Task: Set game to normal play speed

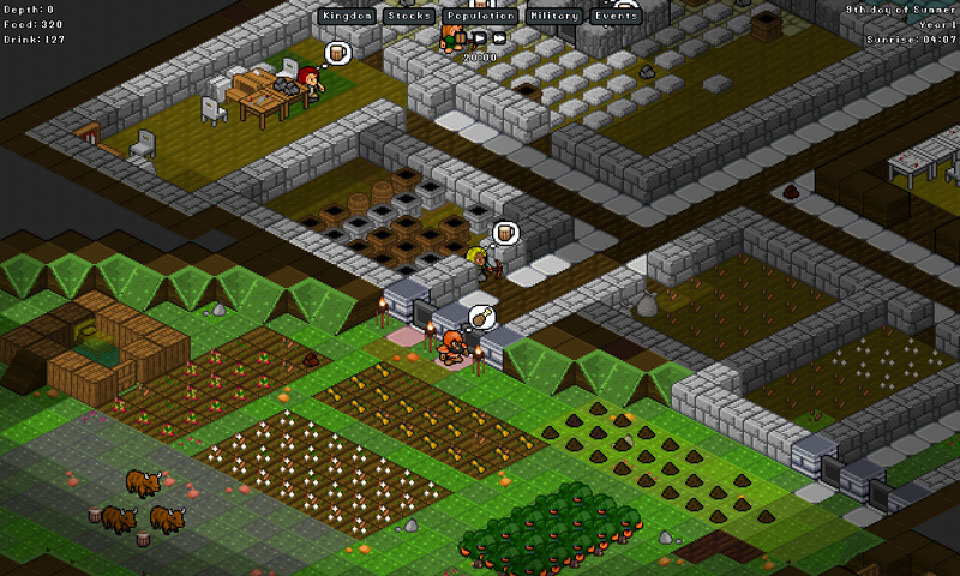Action: pos(479,38)
